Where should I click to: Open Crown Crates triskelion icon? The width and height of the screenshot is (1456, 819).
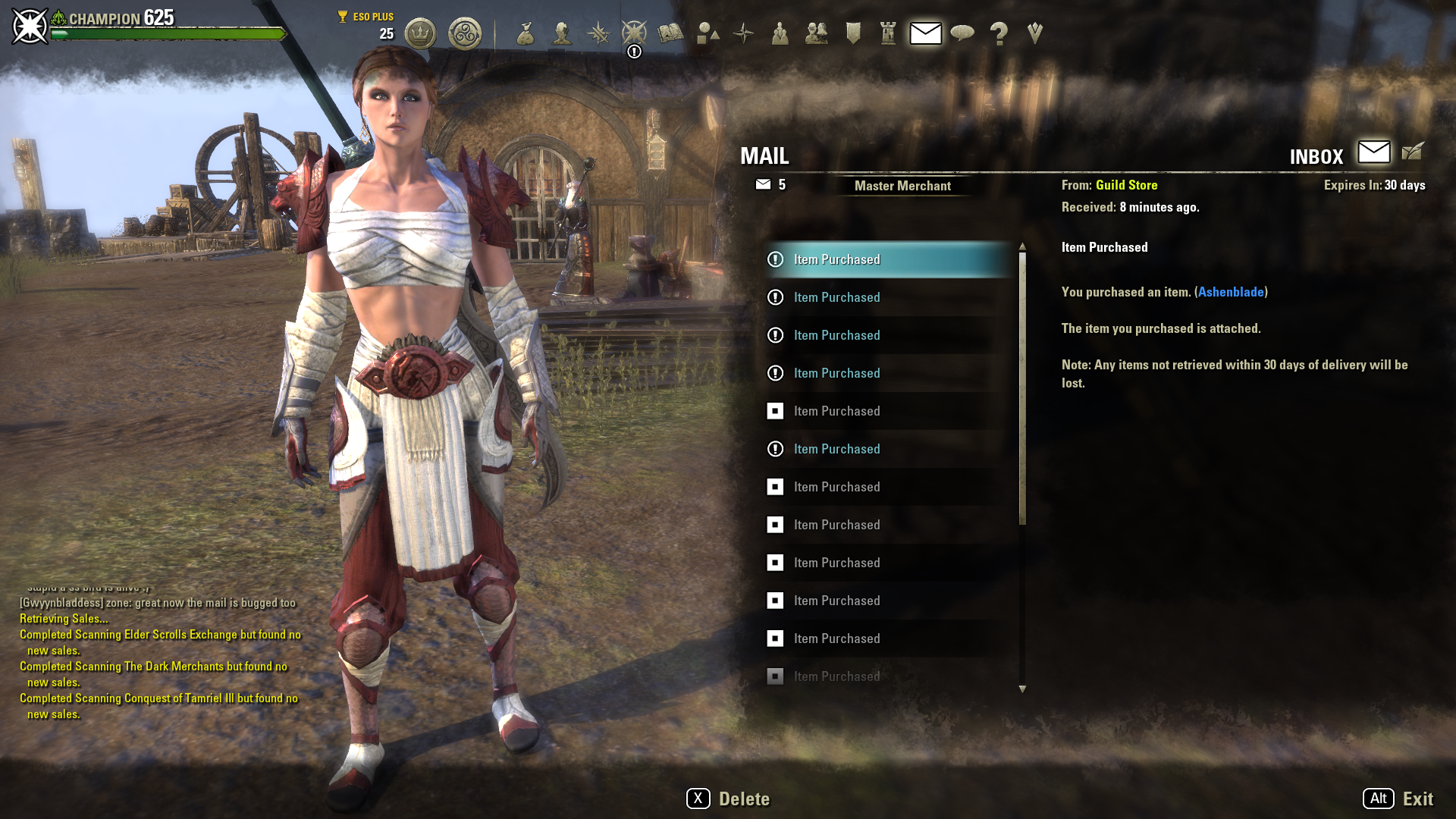[465, 33]
